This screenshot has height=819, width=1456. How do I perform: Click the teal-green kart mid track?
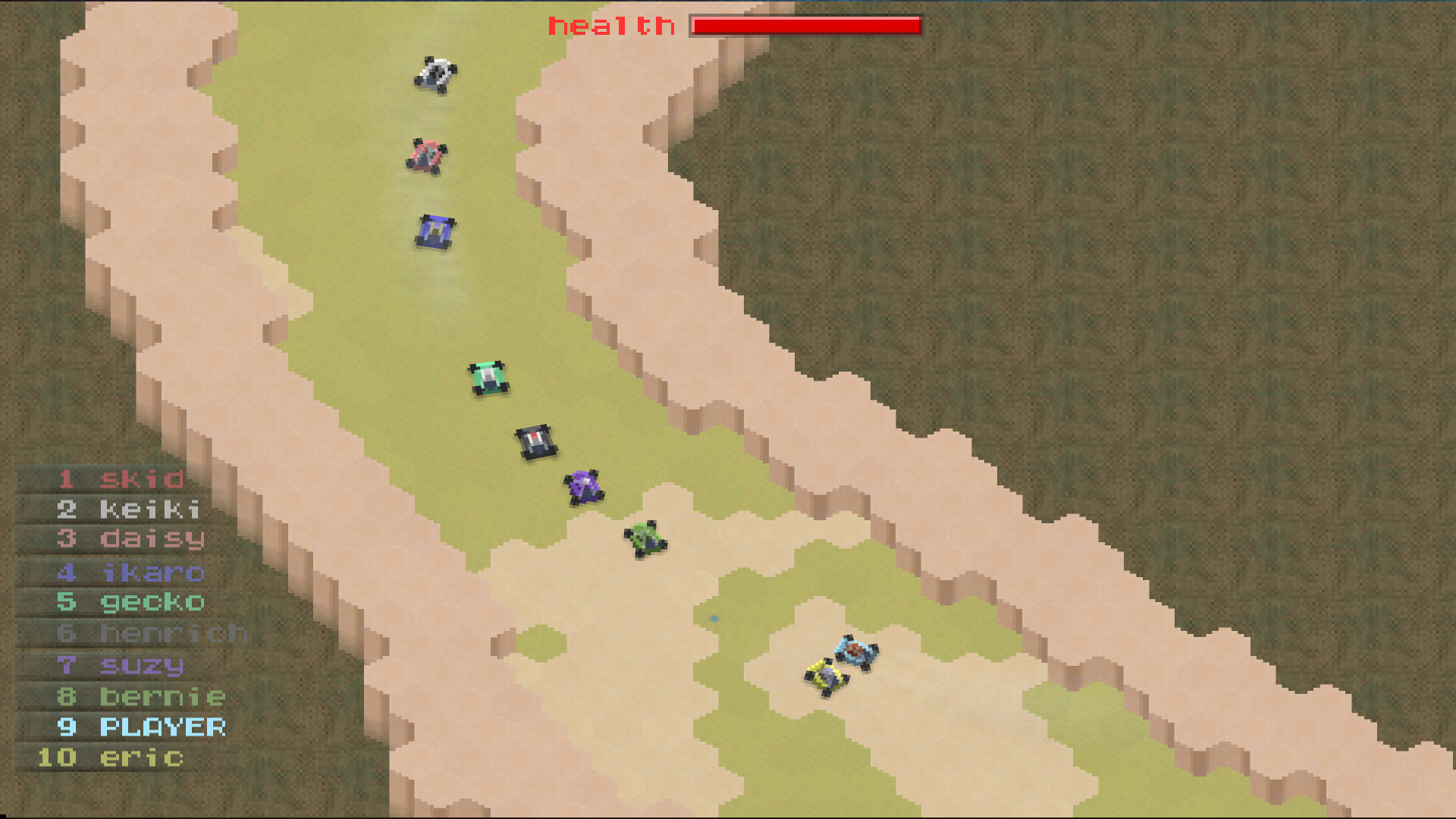coord(488,377)
